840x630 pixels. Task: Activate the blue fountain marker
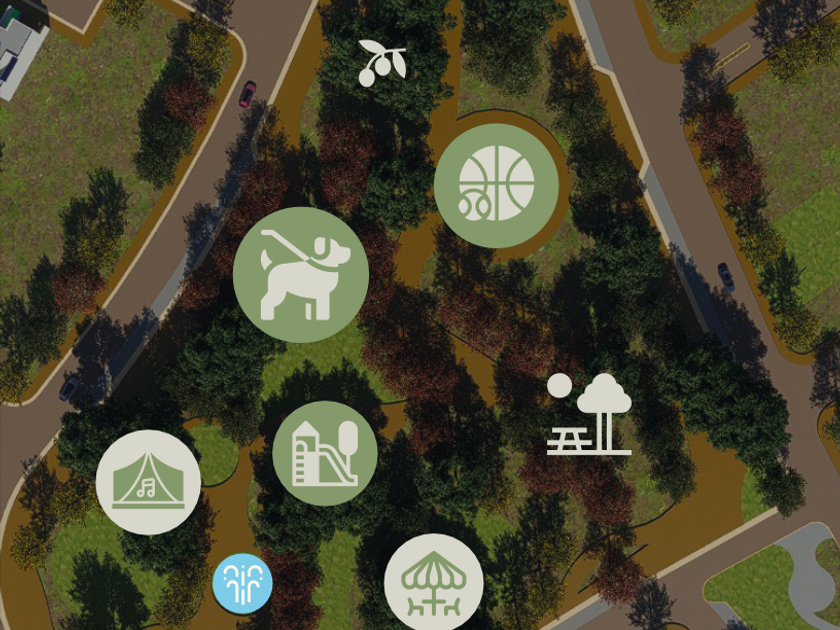click(x=242, y=583)
